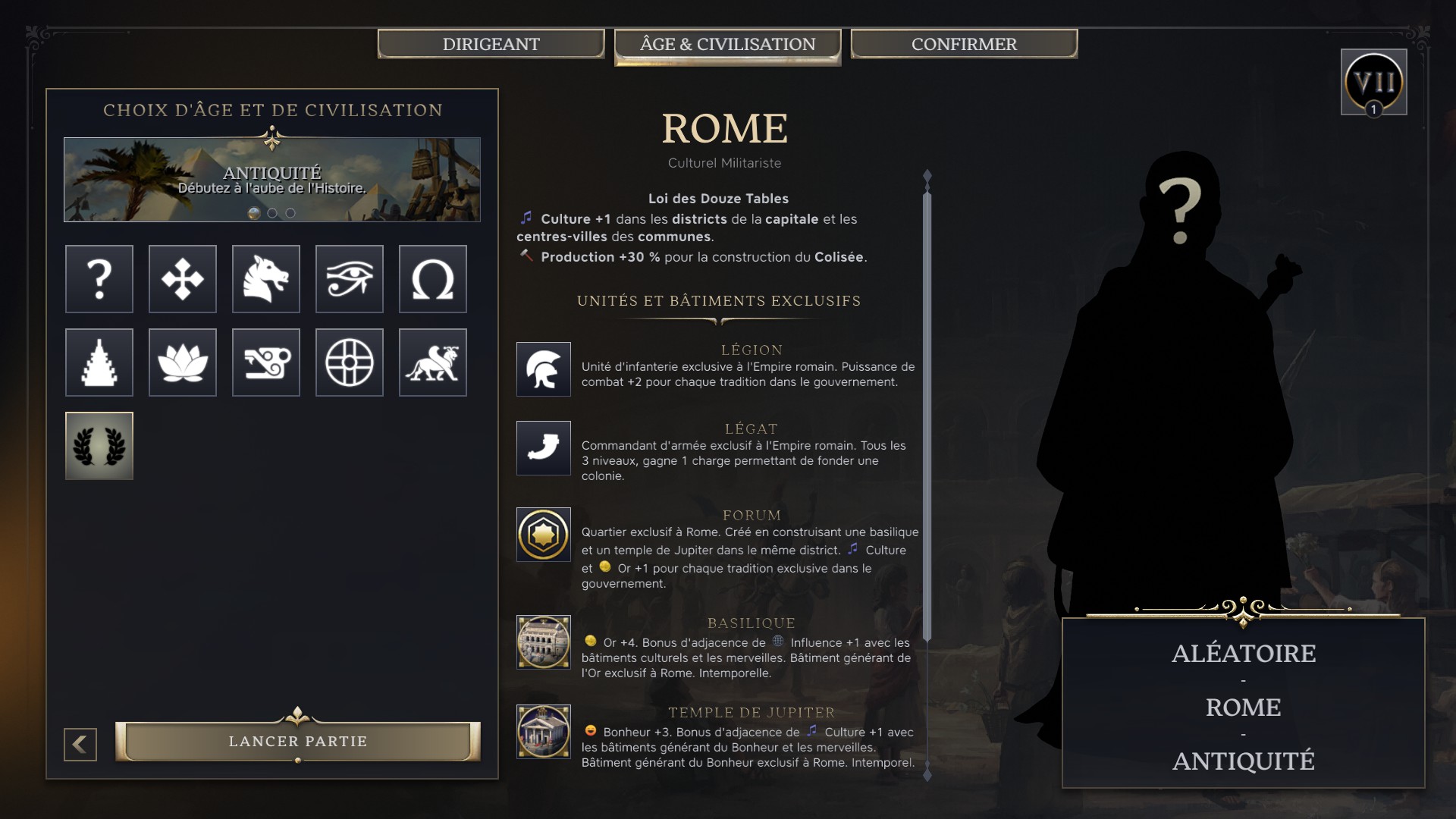Click the Basilique building icon
The image size is (1456, 819).
pos(543,641)
